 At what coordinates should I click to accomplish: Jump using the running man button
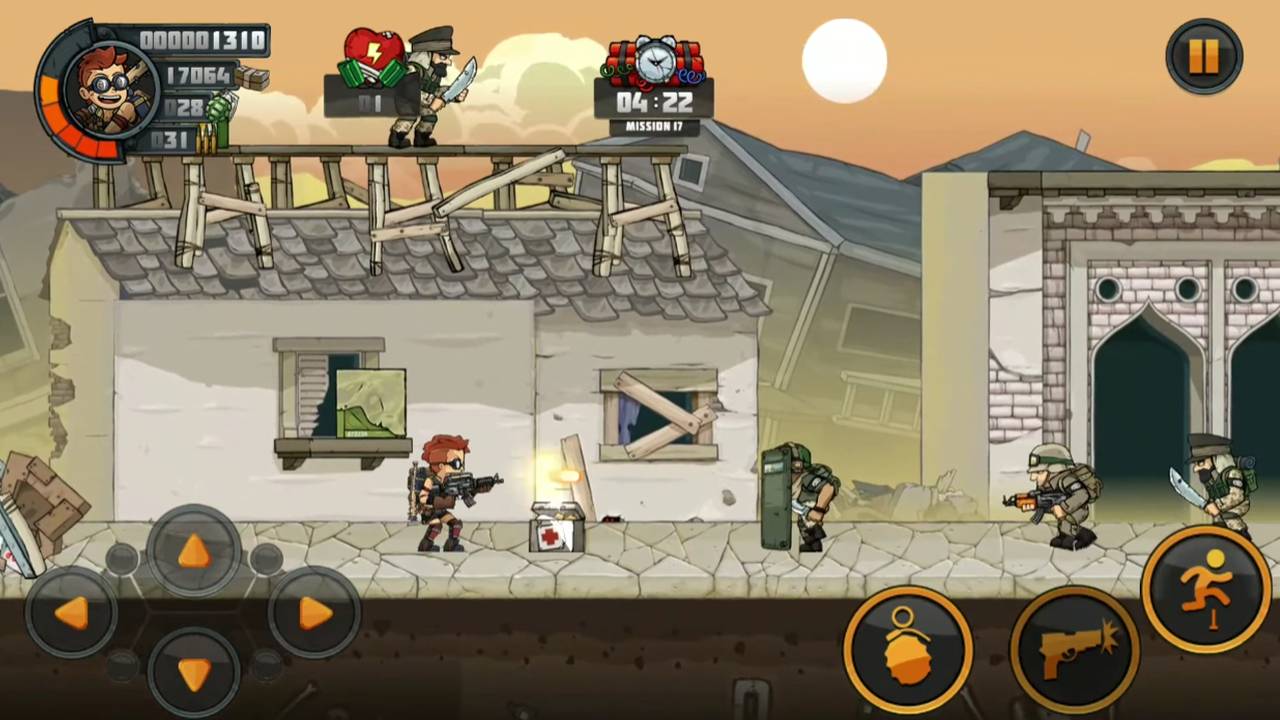point(1206,587)
